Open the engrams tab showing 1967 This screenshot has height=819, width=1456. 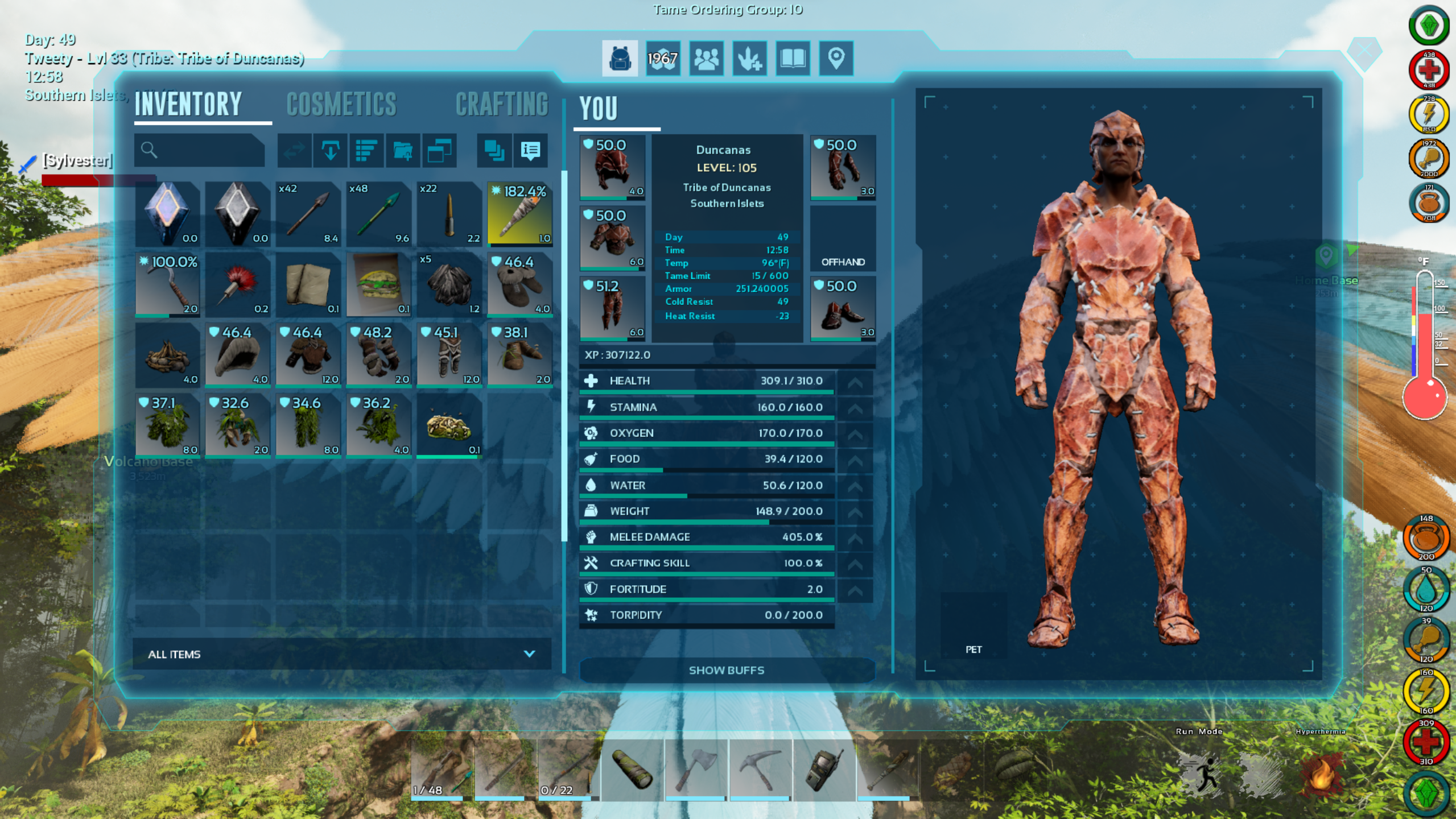[x=663, y=58]
